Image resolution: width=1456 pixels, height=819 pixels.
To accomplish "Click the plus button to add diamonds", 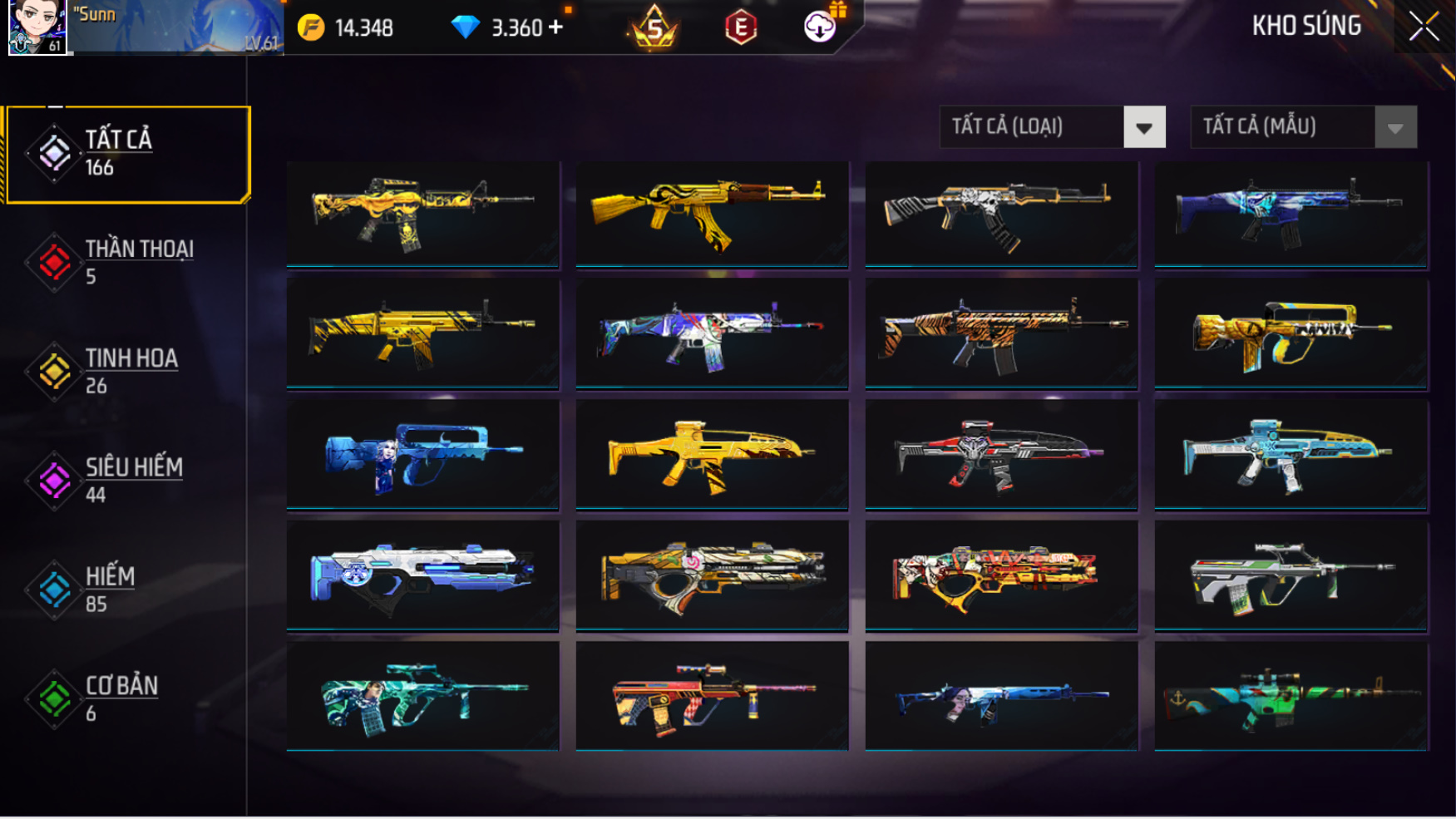I will pos(556,27).
